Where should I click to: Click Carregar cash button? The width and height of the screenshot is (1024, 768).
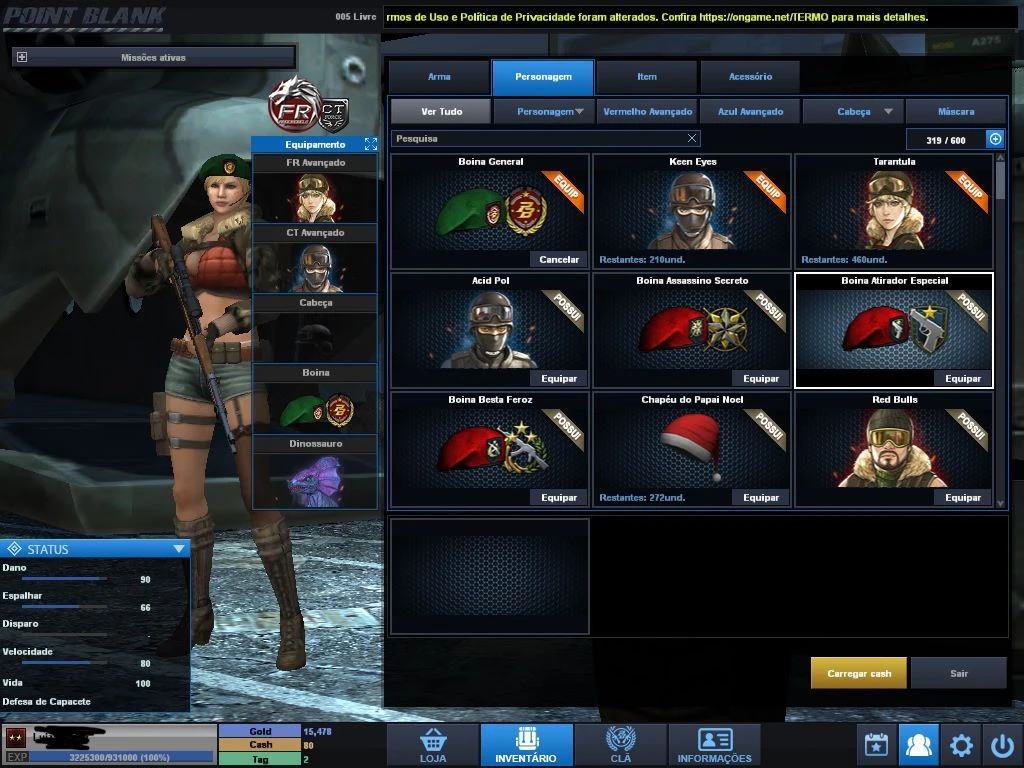(x=859, y=673)
